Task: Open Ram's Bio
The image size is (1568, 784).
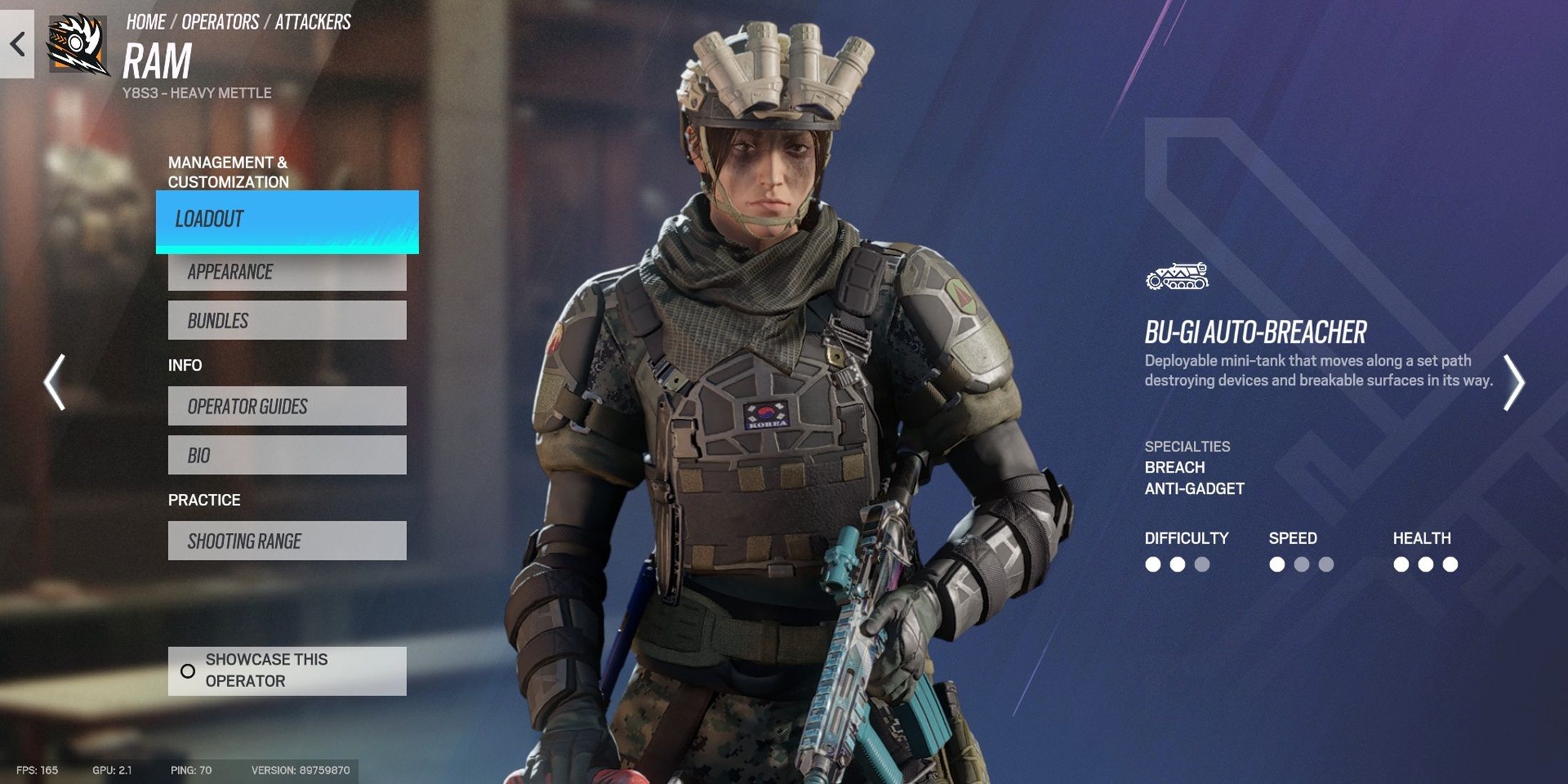Action: coord(287,455)
